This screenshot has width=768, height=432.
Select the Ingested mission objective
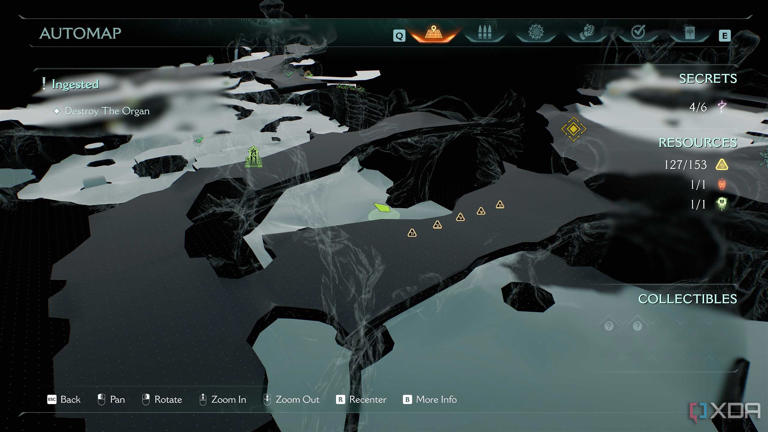(x=75, y=85)
